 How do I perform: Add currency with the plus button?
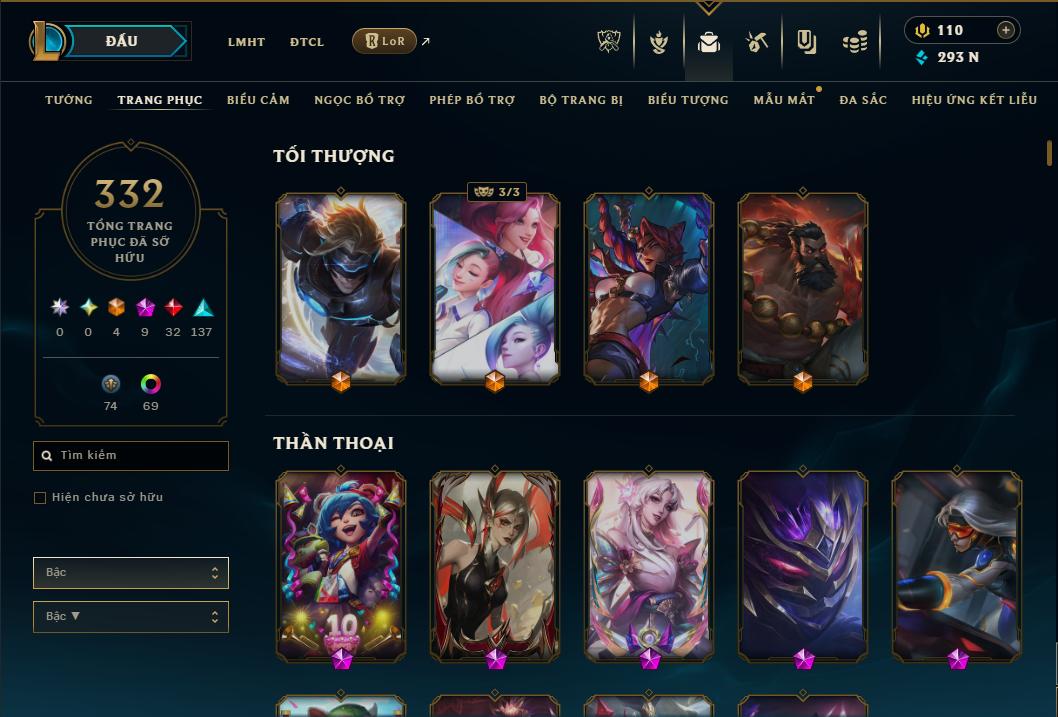click(x=1006, y=30)
